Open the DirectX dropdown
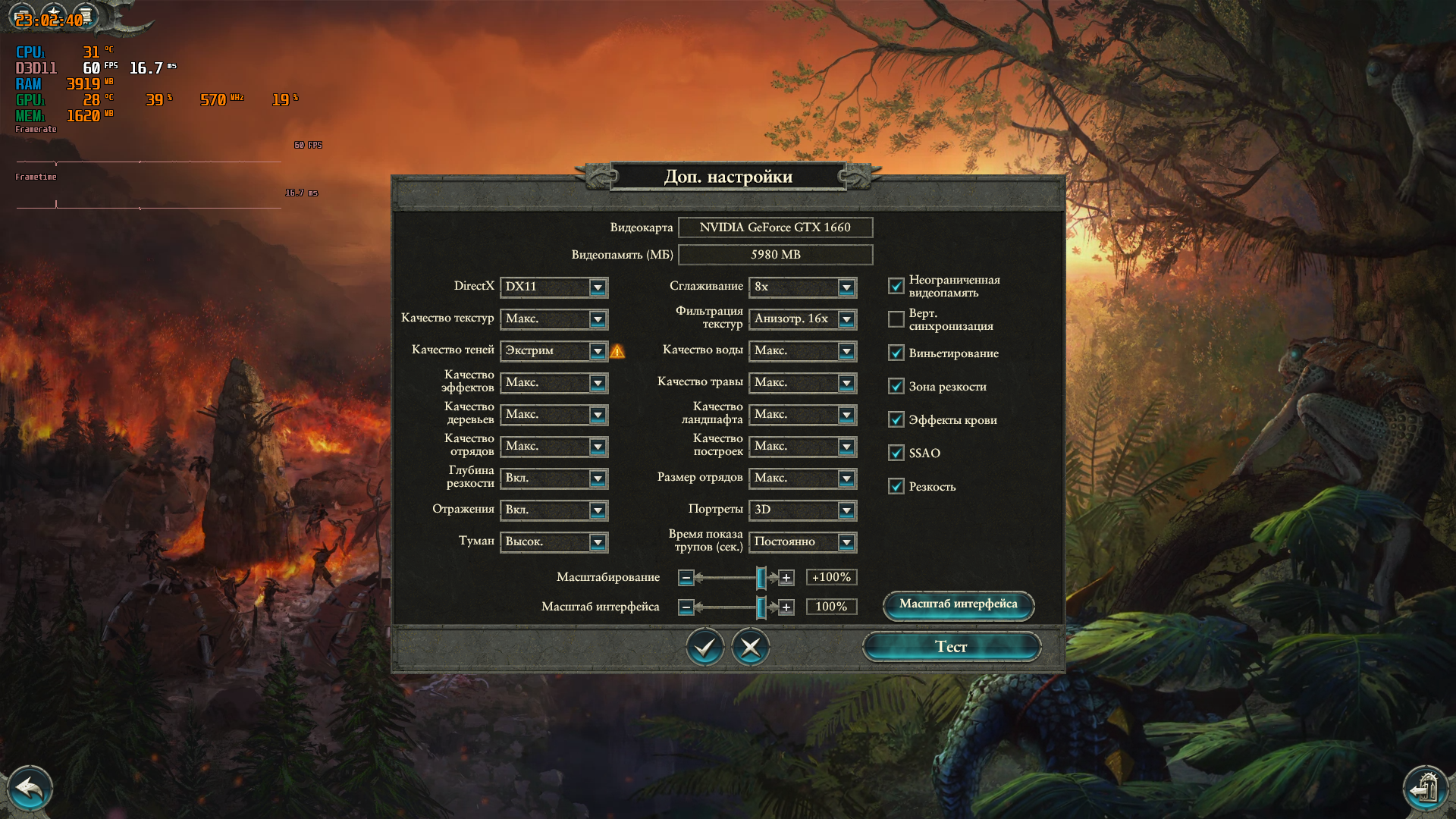Viewport: 1456px width, 819px height. click(x=598, y=287)
